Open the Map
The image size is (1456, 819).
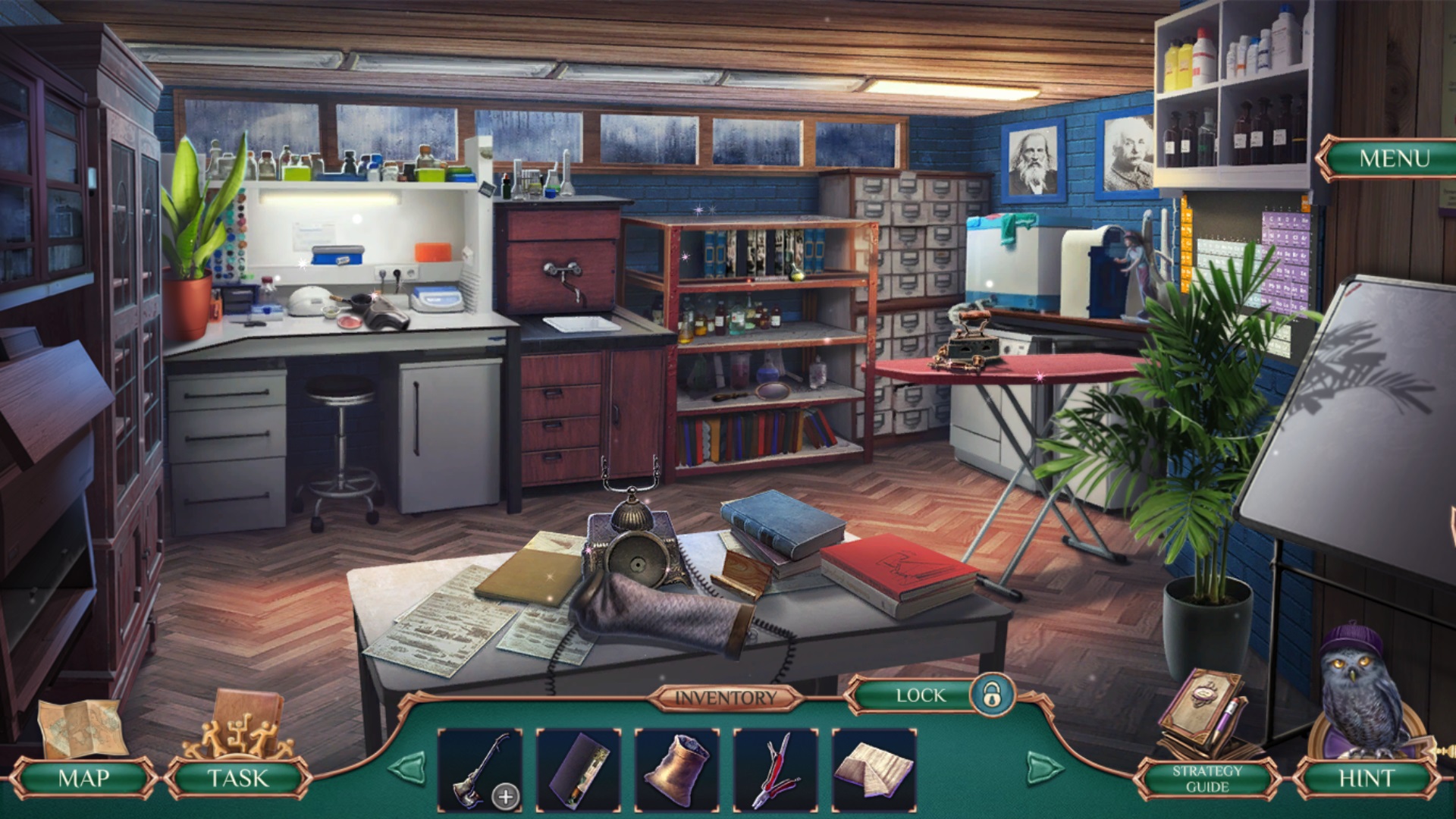point(83,778)
